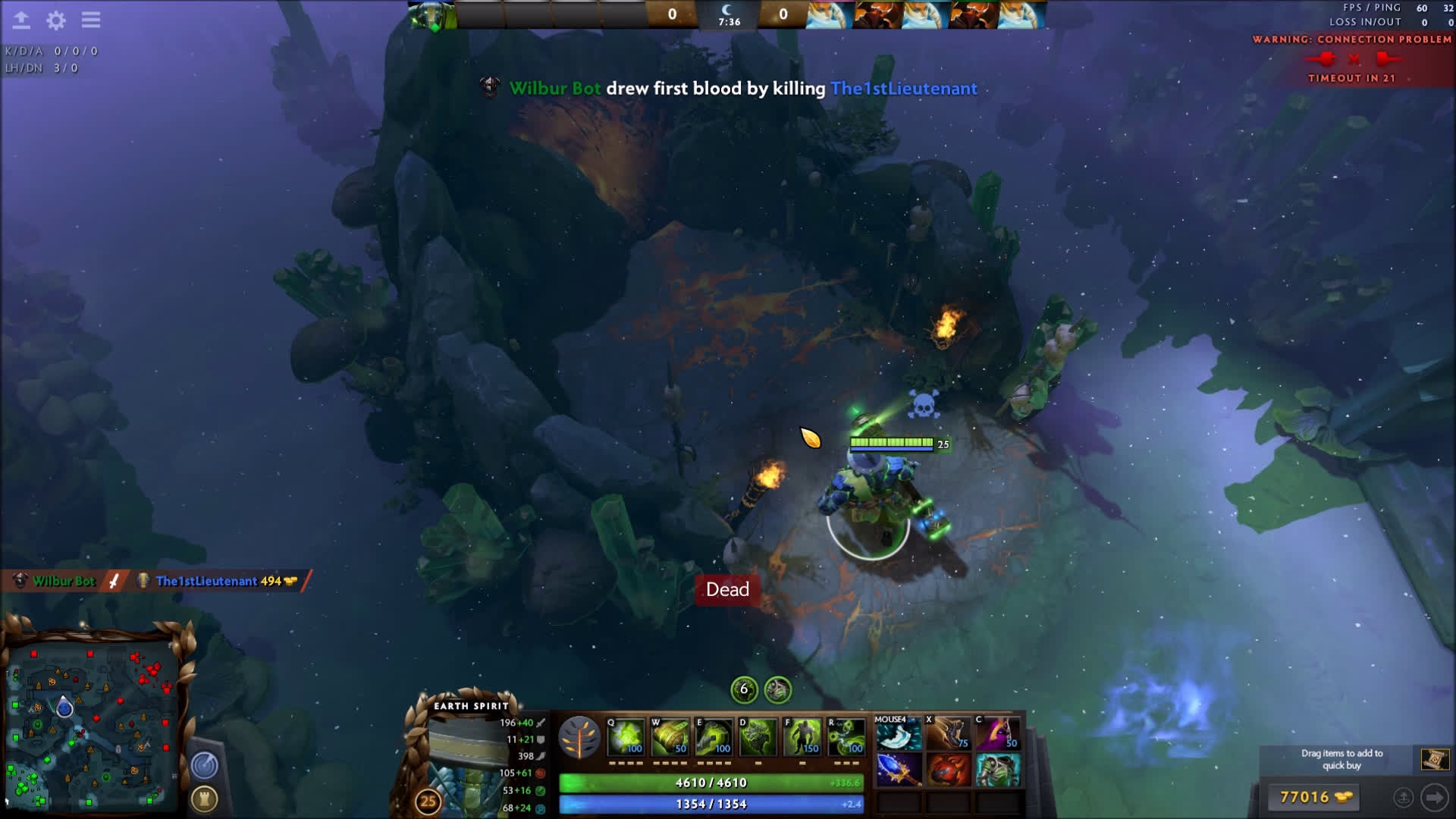The image size is (1456, 819).
Task: Click the Town Portal Scroll quick-buy icon
Action: pyautogui.click(x=1434, y=759)
